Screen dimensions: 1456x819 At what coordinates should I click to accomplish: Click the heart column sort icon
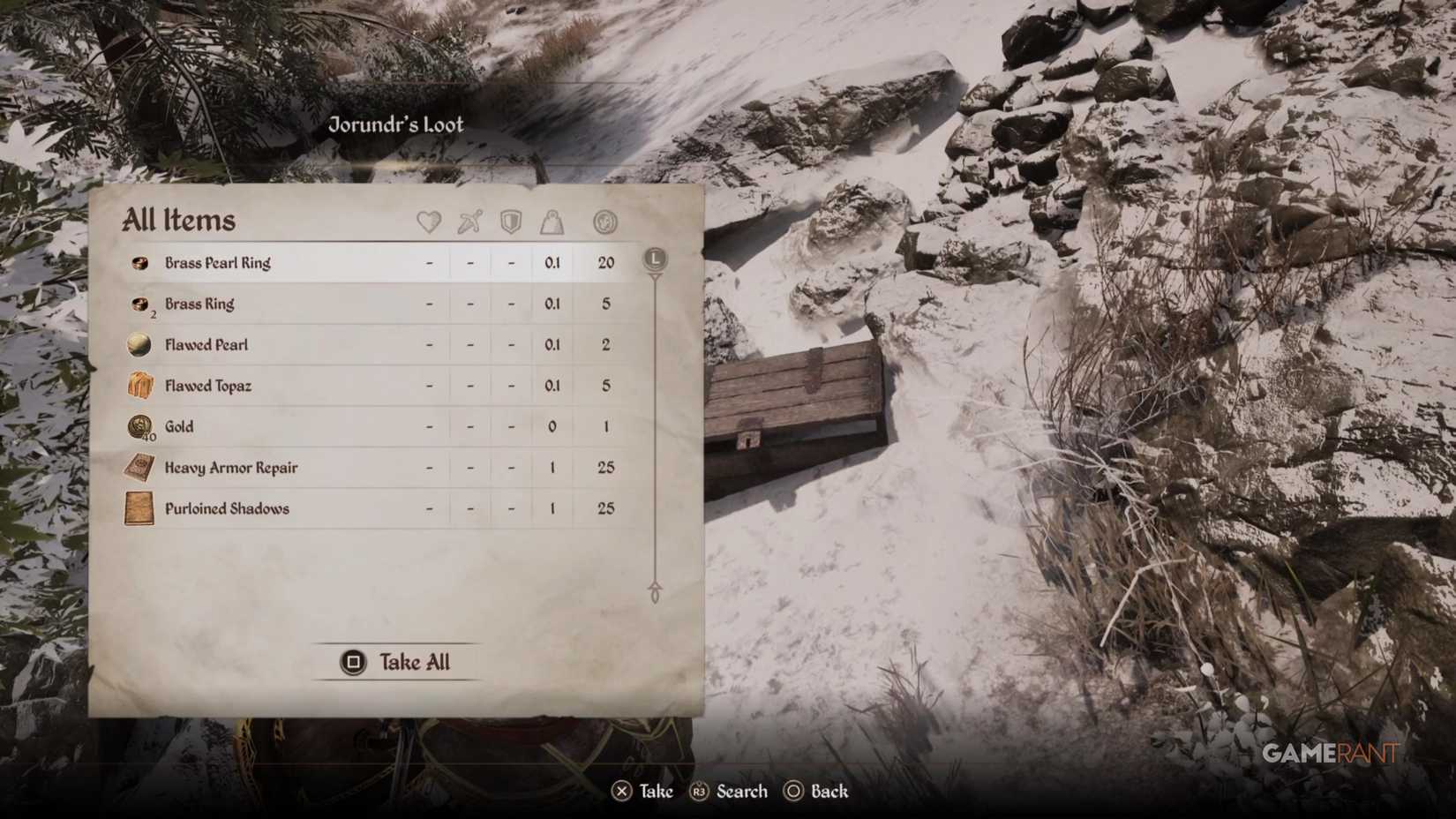[x=428, y=222]
